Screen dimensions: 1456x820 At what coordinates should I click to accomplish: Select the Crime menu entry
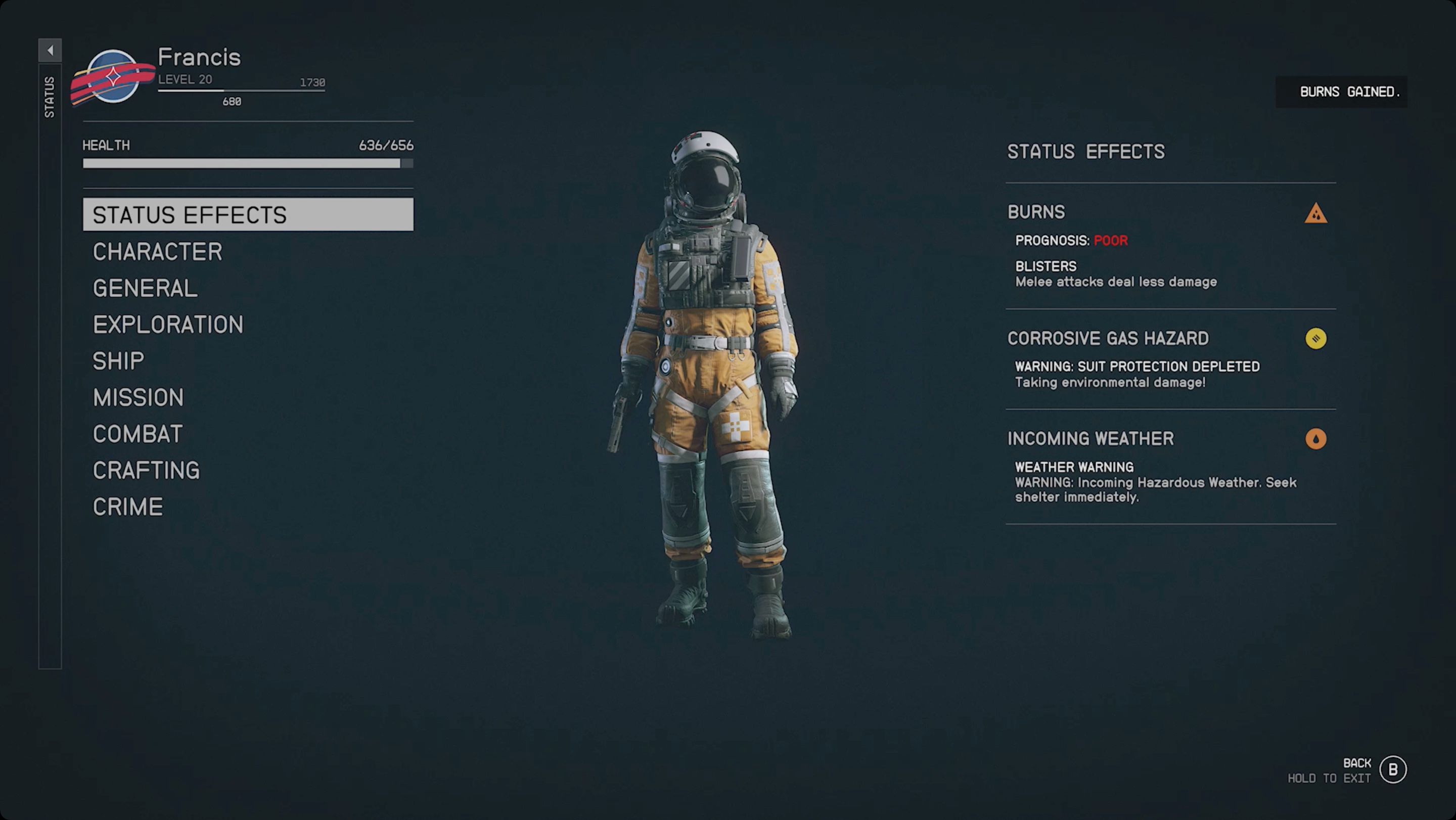click(128, 507)
